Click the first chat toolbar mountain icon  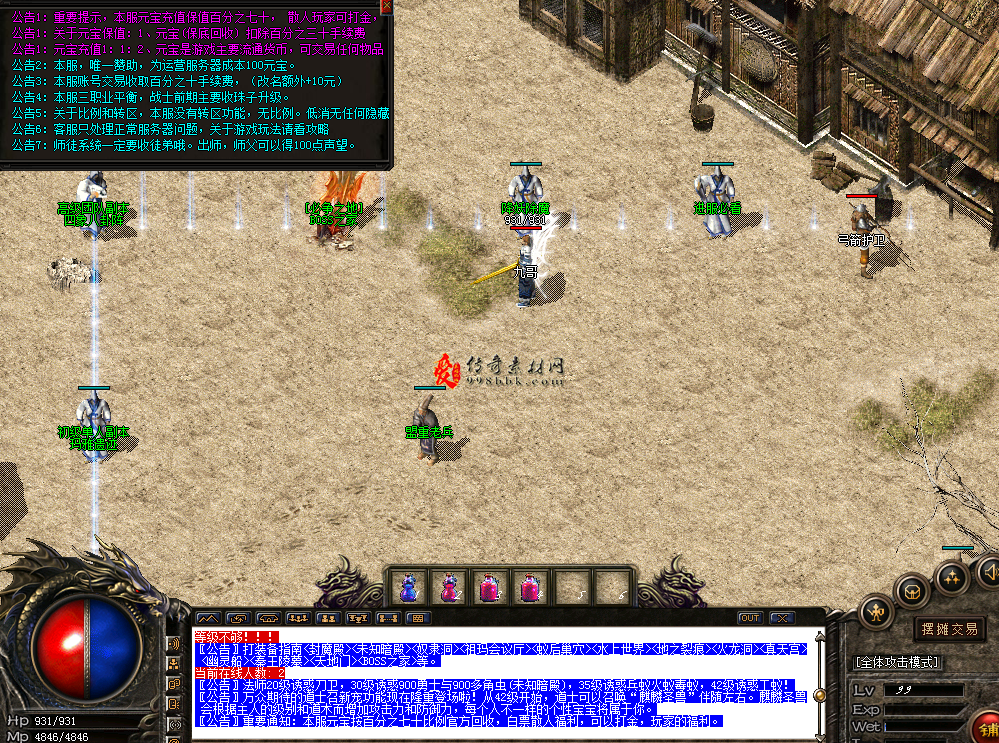point(208,618)
